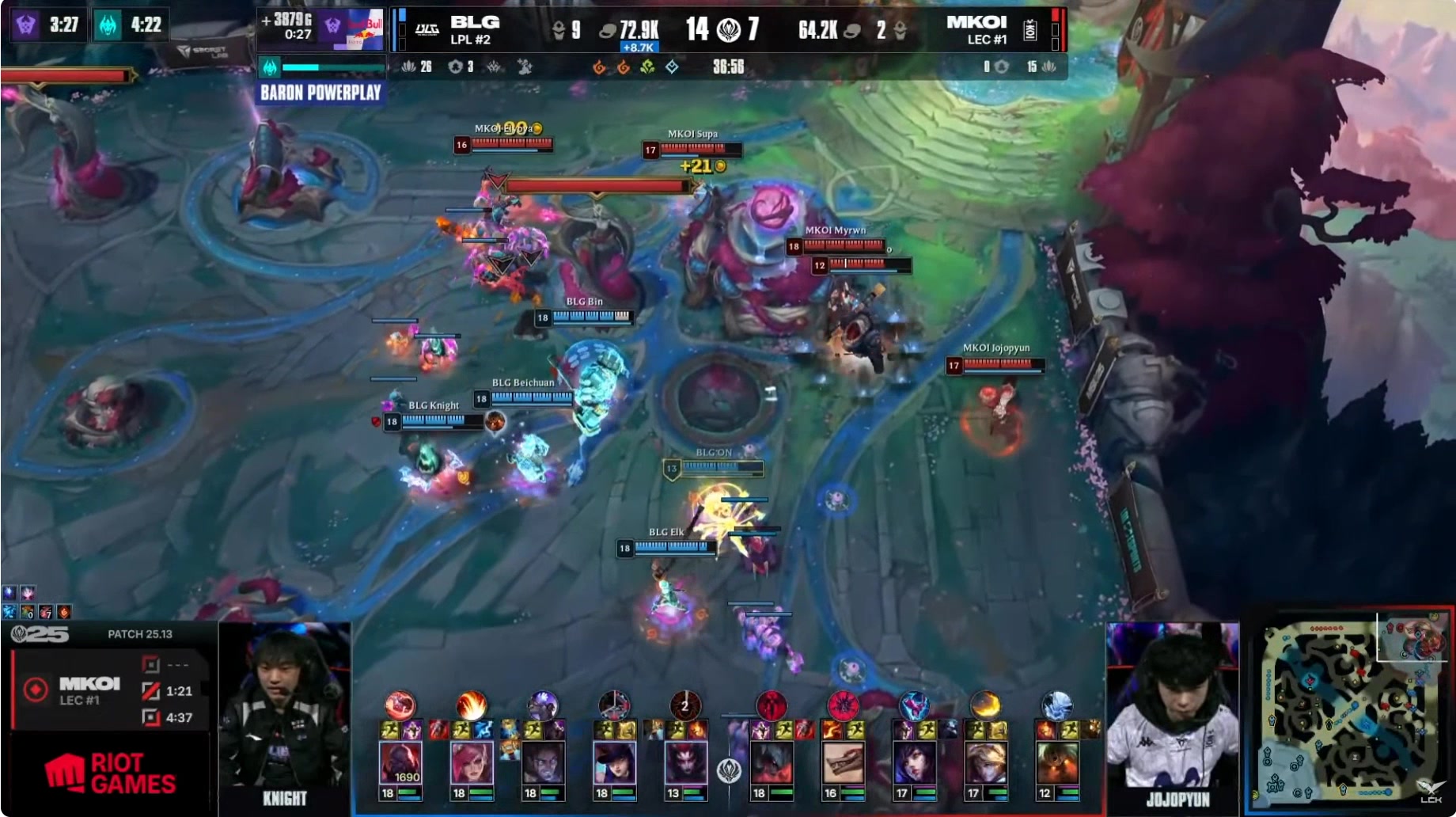Click the golden crescent ultimate icon above Ezreal

tap(985, 704)
